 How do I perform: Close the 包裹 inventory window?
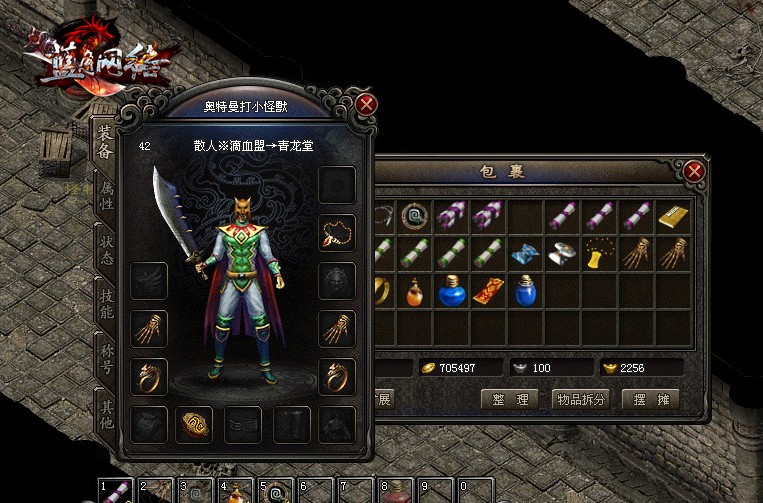(x=694, y=172)
